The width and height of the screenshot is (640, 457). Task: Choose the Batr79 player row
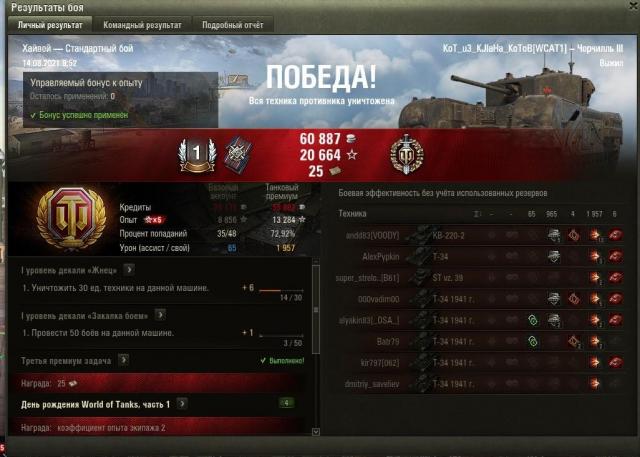pyautogui.click(x=482, y=341)
